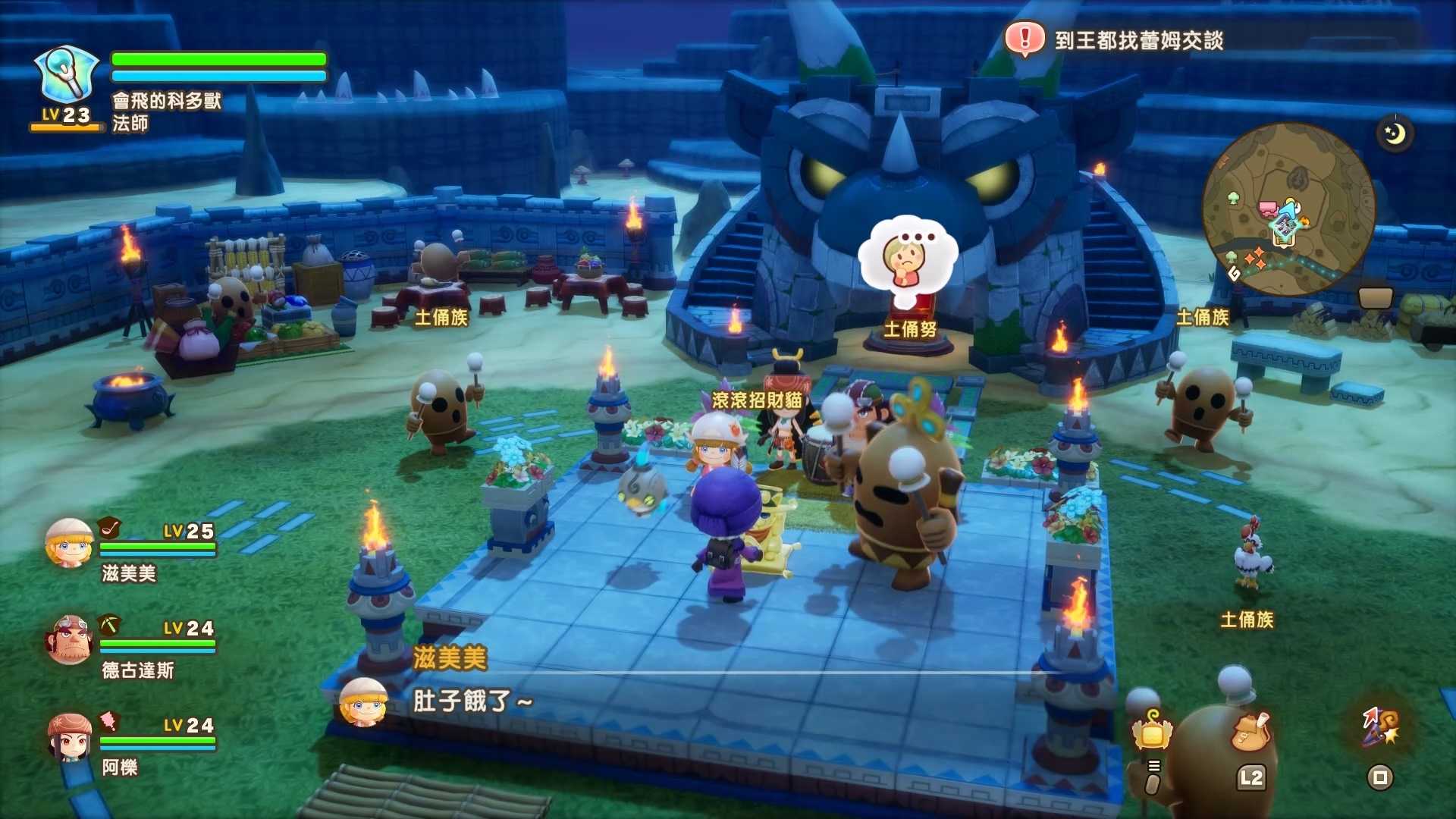Select the quest tracker about talking to 蕾姆
Screen dimensions: 1456x819
click(1138, 40)
